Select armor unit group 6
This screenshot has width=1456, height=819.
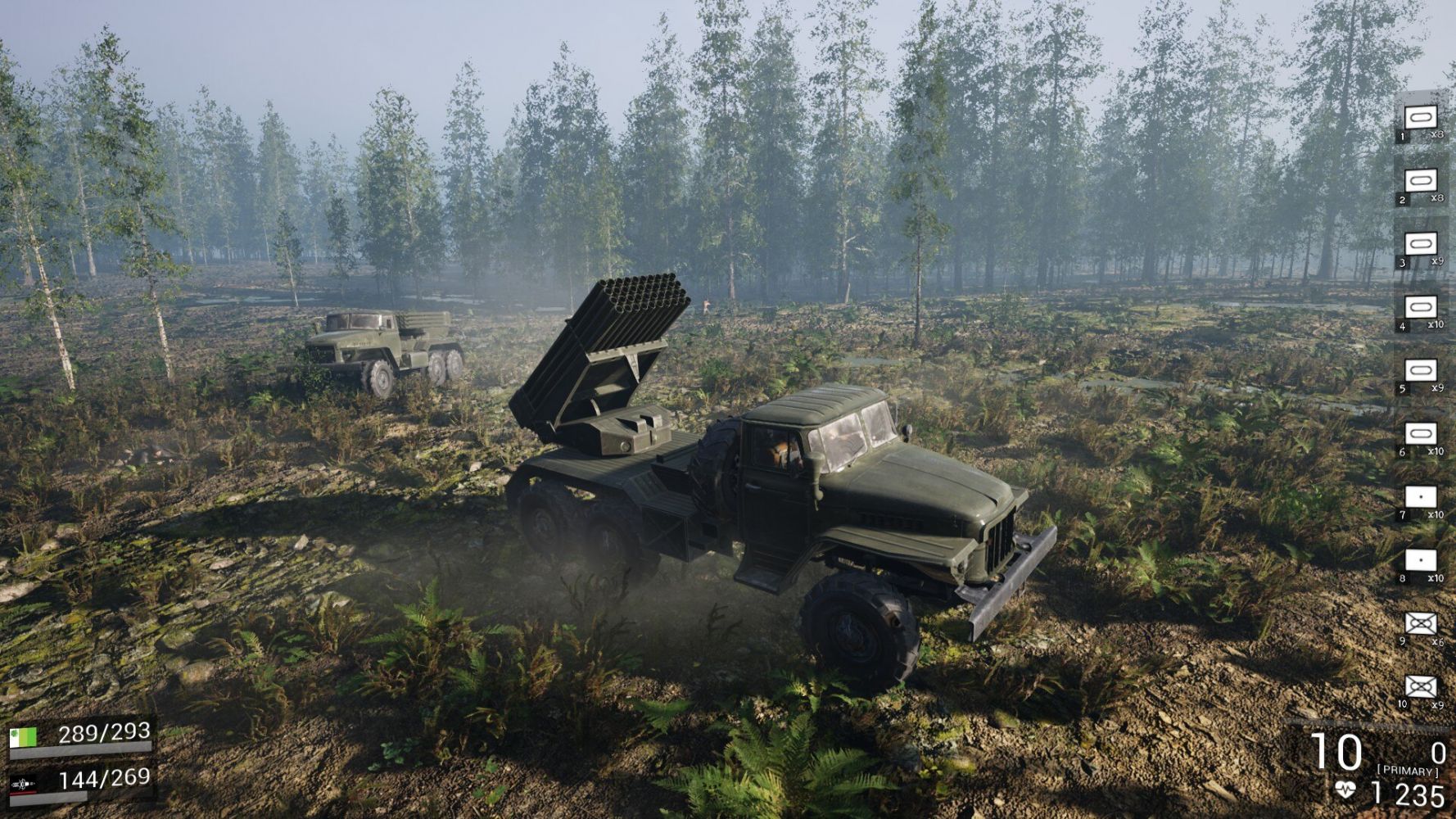point(1421,433)
